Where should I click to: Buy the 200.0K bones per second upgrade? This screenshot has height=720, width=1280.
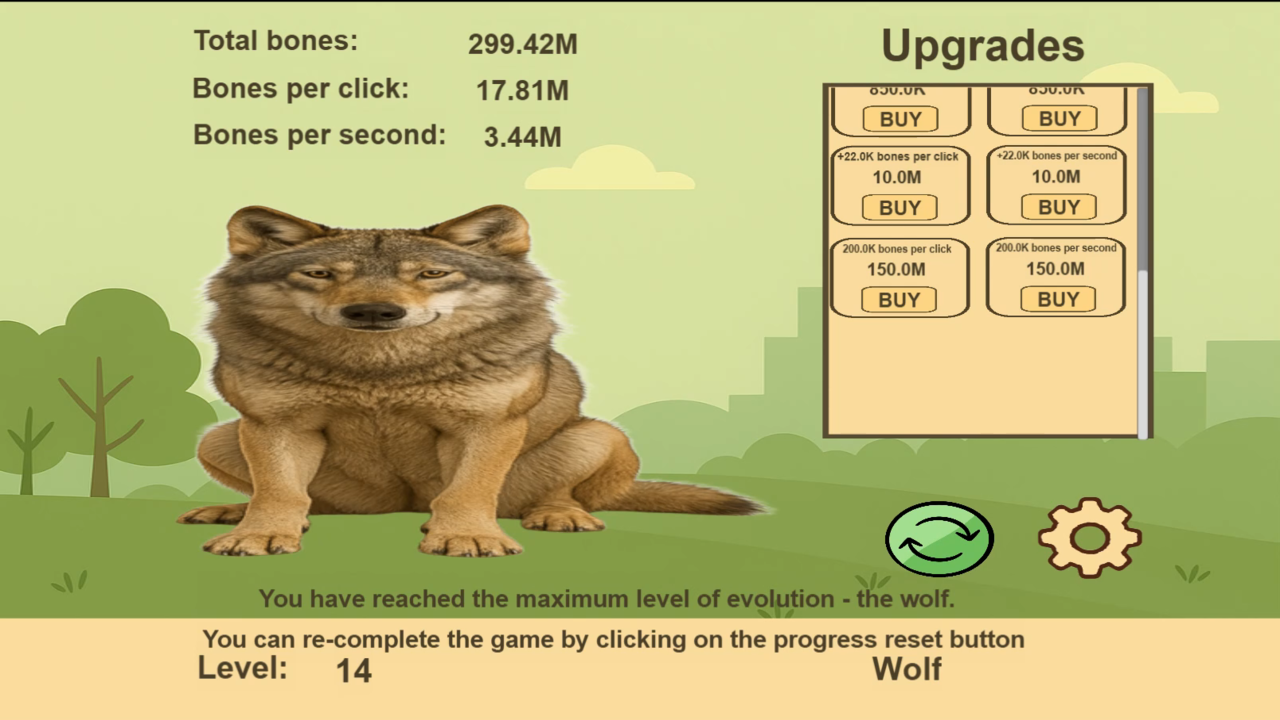coord(1055,299)
